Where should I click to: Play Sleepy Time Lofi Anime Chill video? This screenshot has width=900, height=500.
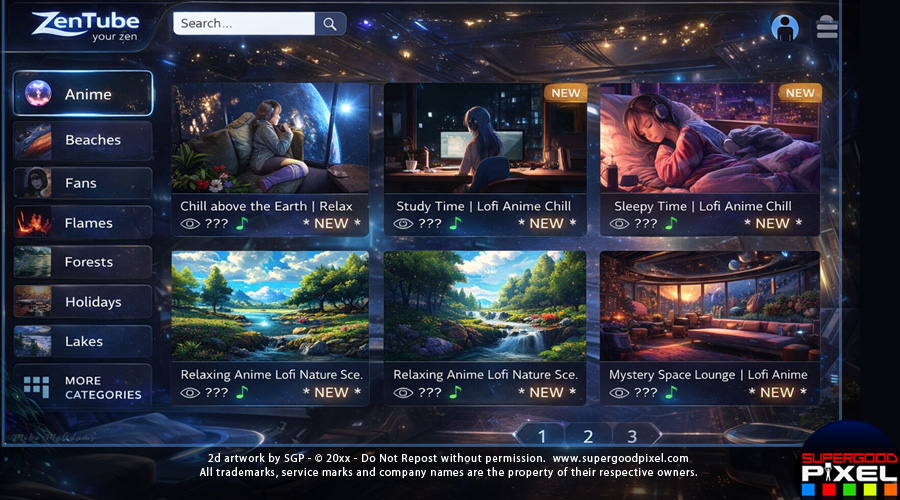click(709, 139)
